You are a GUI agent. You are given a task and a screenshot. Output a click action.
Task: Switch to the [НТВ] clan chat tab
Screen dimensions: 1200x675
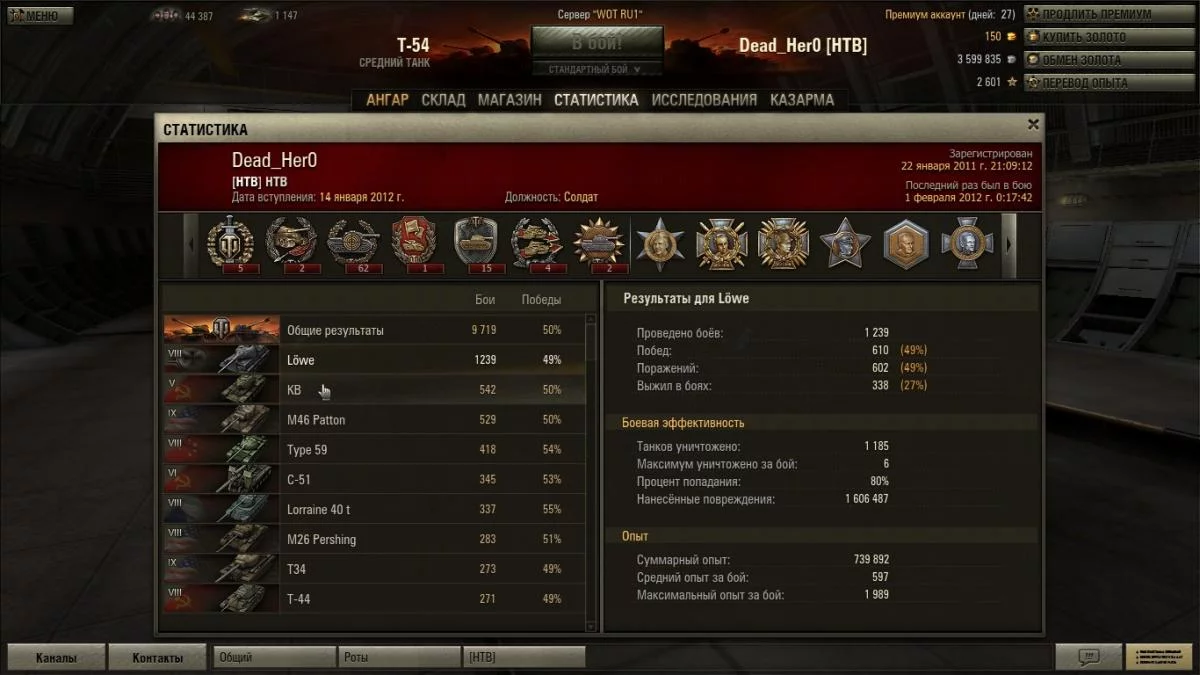[524, 658]
